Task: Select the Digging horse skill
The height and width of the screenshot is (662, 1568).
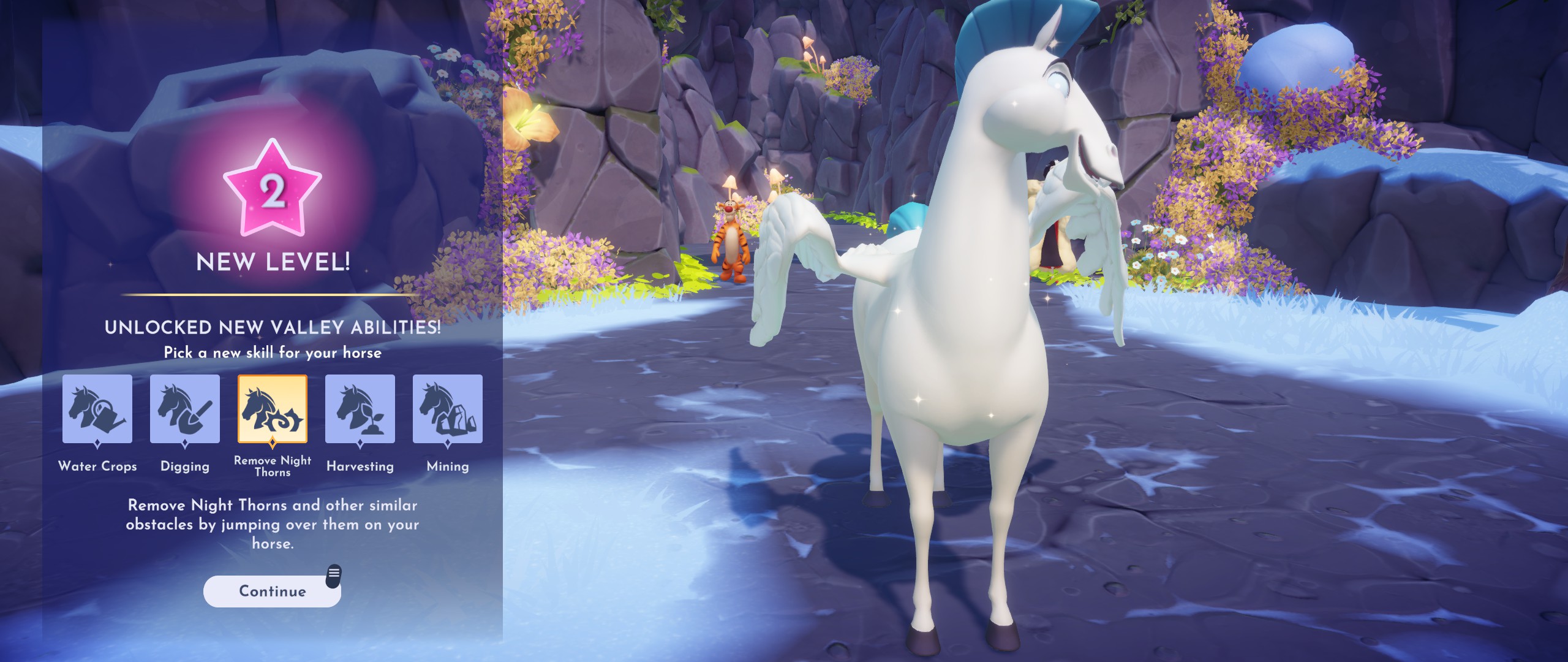Action: click(185, 409)
